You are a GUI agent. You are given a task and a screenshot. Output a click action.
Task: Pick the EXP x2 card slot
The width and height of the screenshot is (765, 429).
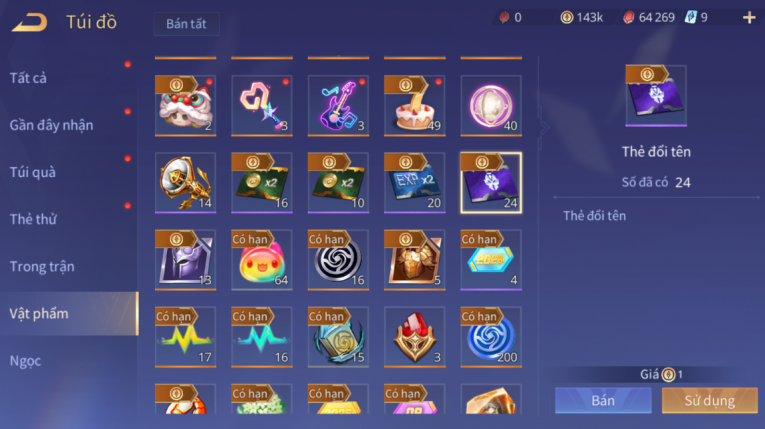tap(414, 182)
